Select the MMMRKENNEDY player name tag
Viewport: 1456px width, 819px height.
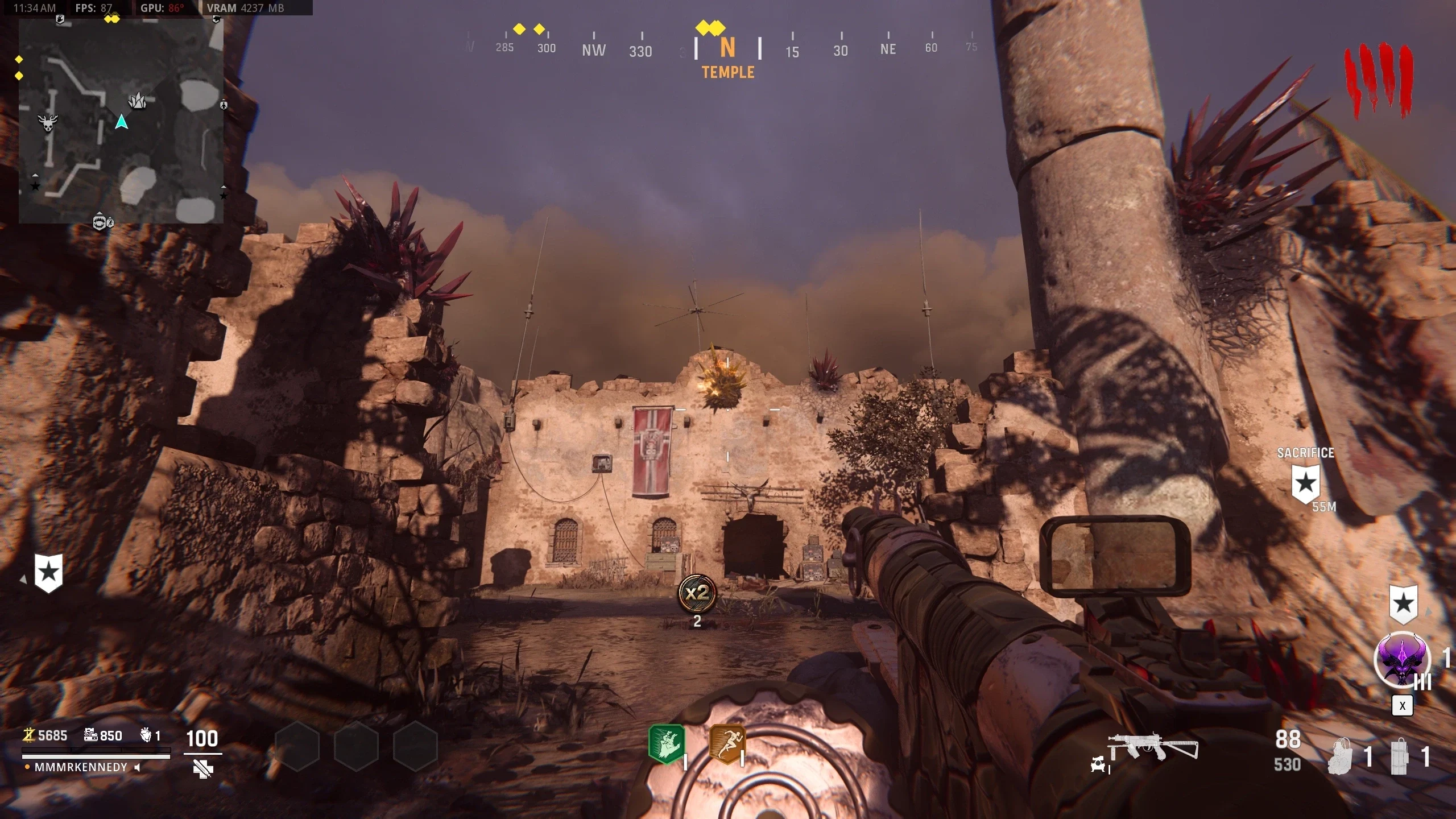pos(81,767)
